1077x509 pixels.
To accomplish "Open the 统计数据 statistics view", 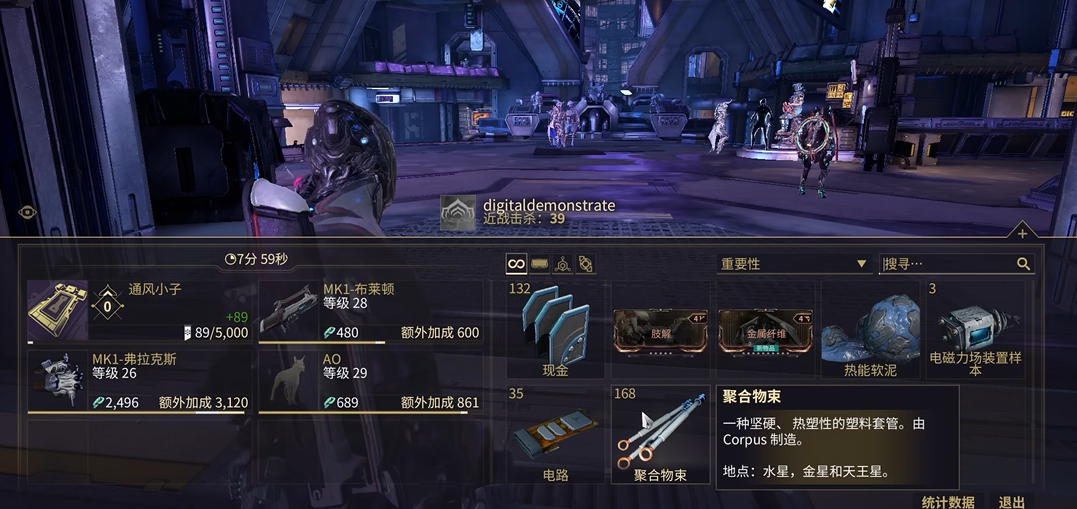I will coord(947,501).
